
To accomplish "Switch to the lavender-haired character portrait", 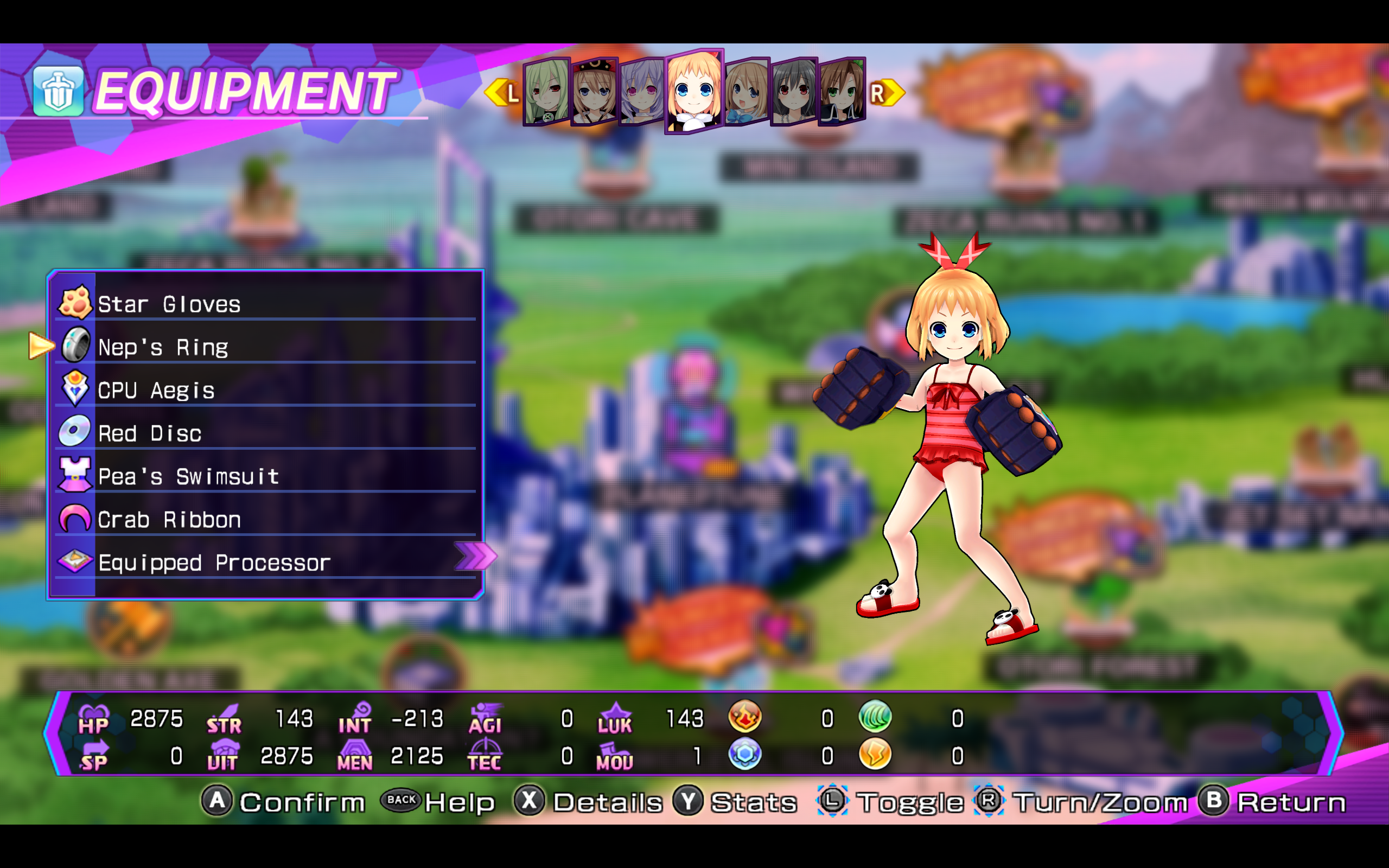I will point(642,92).
